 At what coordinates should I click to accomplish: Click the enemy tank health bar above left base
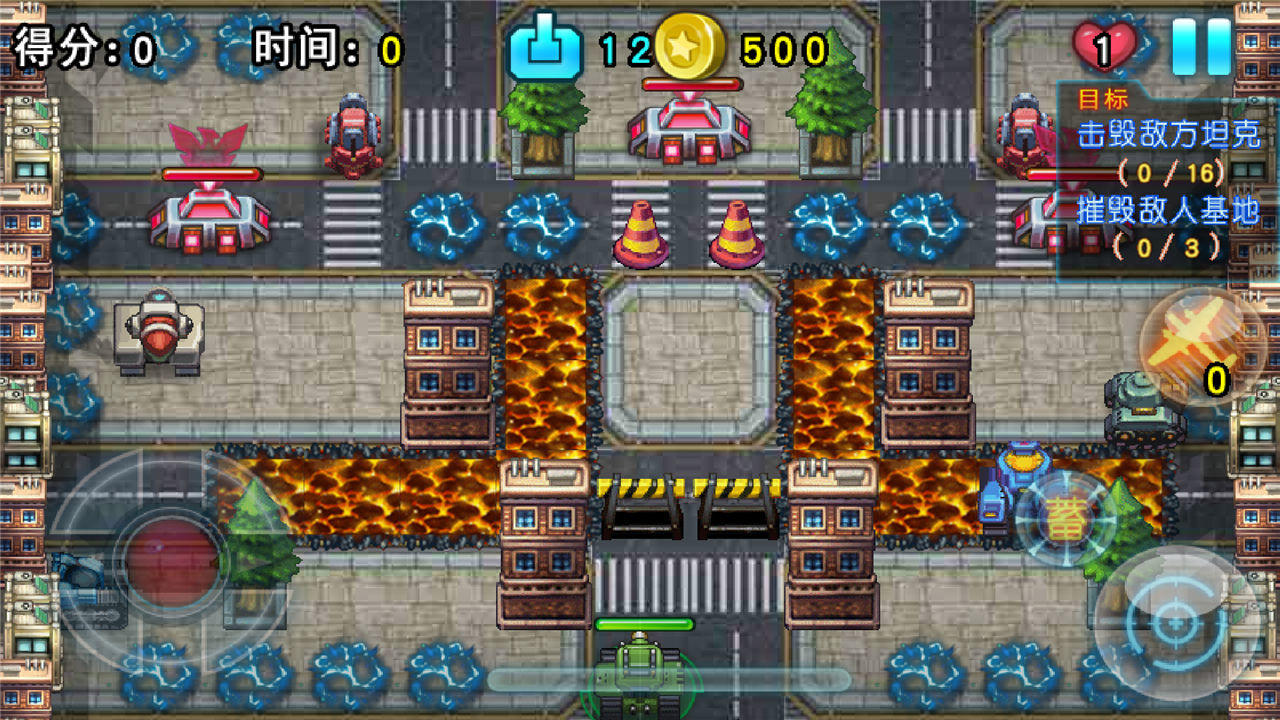click(213, 171)
